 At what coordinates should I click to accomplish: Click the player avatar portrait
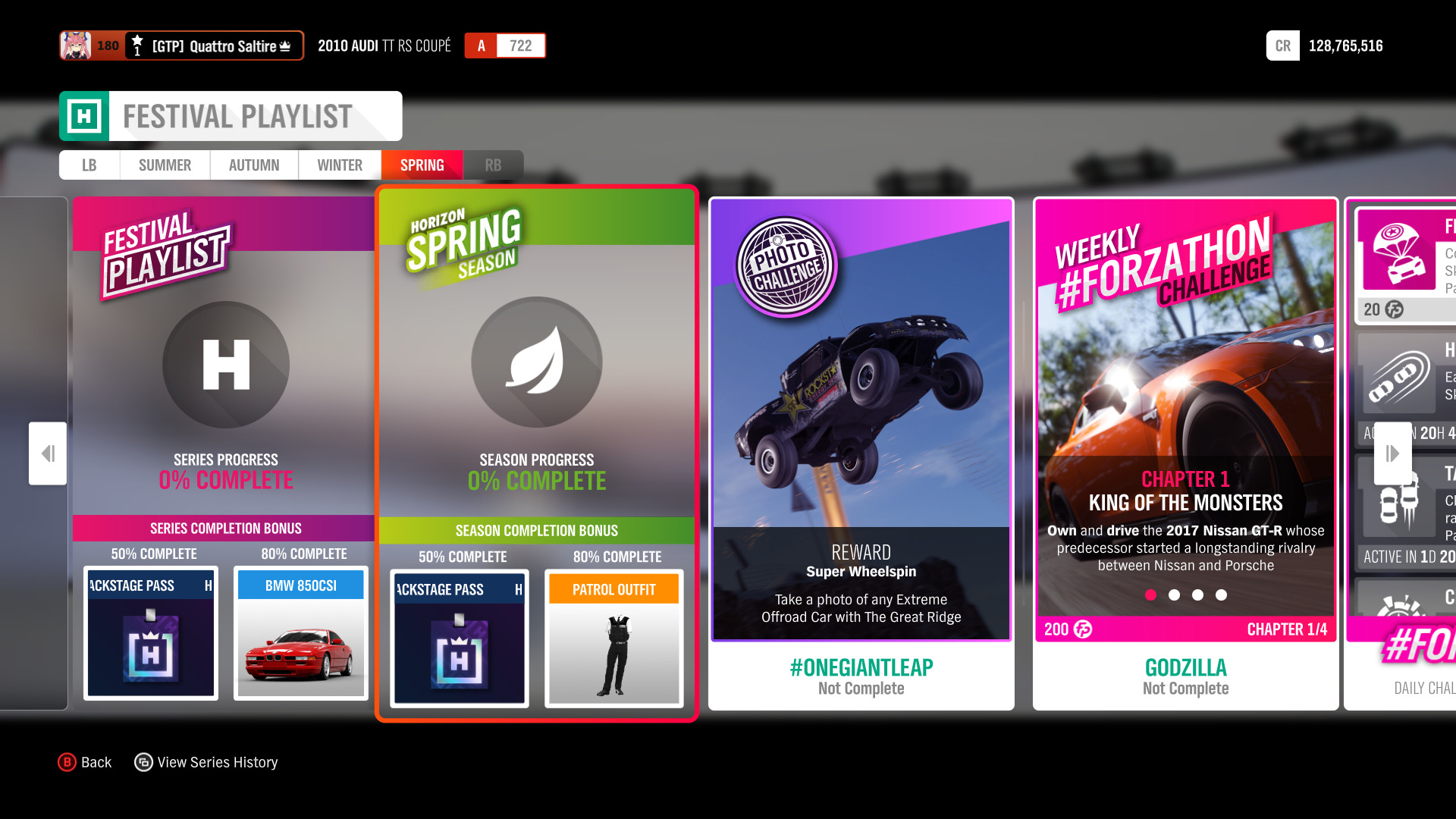[x=74, y=45]
